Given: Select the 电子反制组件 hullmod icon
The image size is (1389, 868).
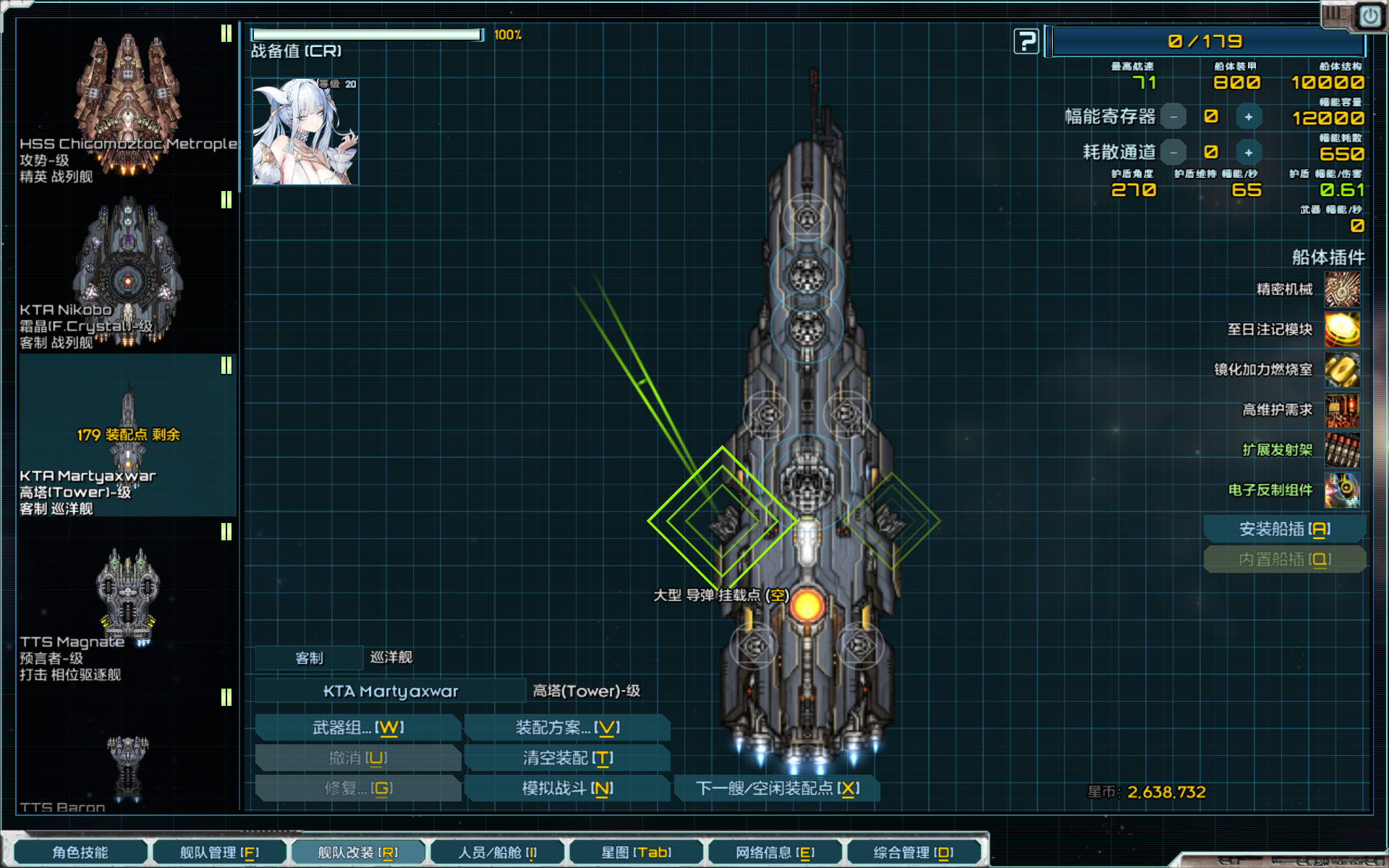Looking at the screenshot, I should pyautogui.click(x=1343, y=490).
